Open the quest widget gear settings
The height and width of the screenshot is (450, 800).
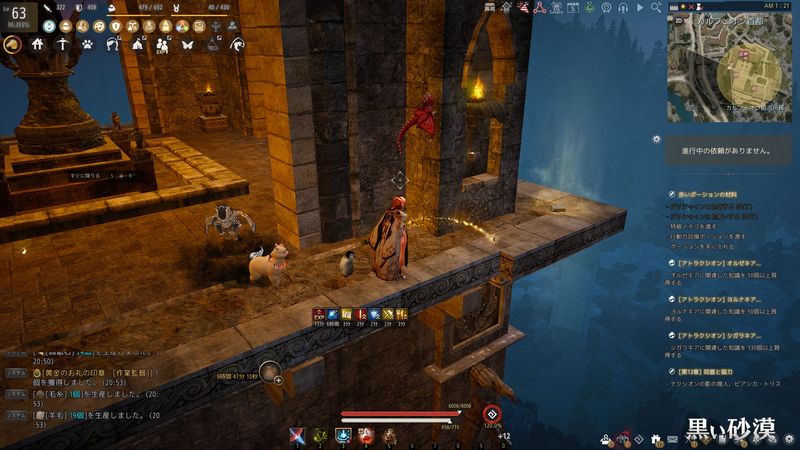656,138
